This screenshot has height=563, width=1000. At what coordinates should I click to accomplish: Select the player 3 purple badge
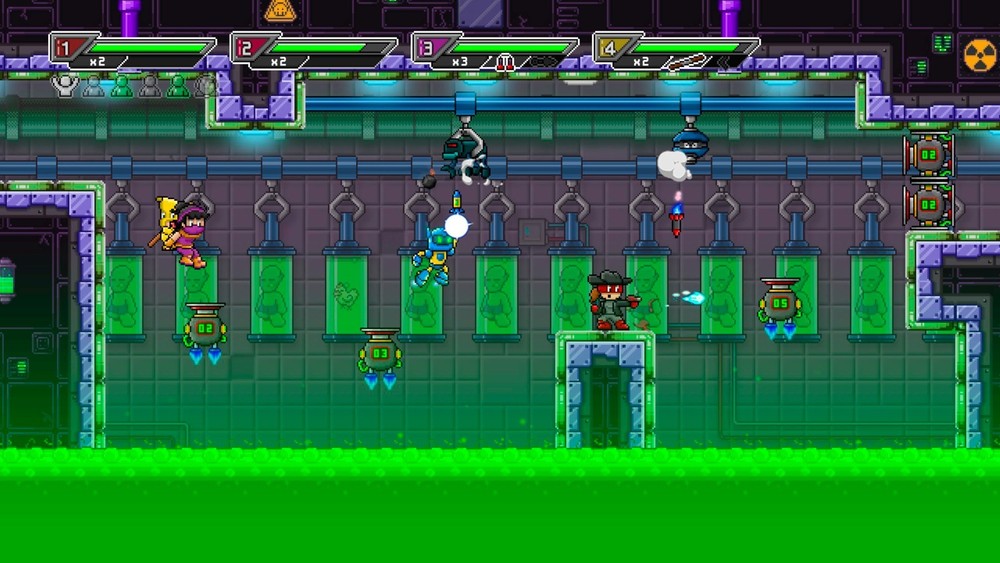tap(426, 47)
